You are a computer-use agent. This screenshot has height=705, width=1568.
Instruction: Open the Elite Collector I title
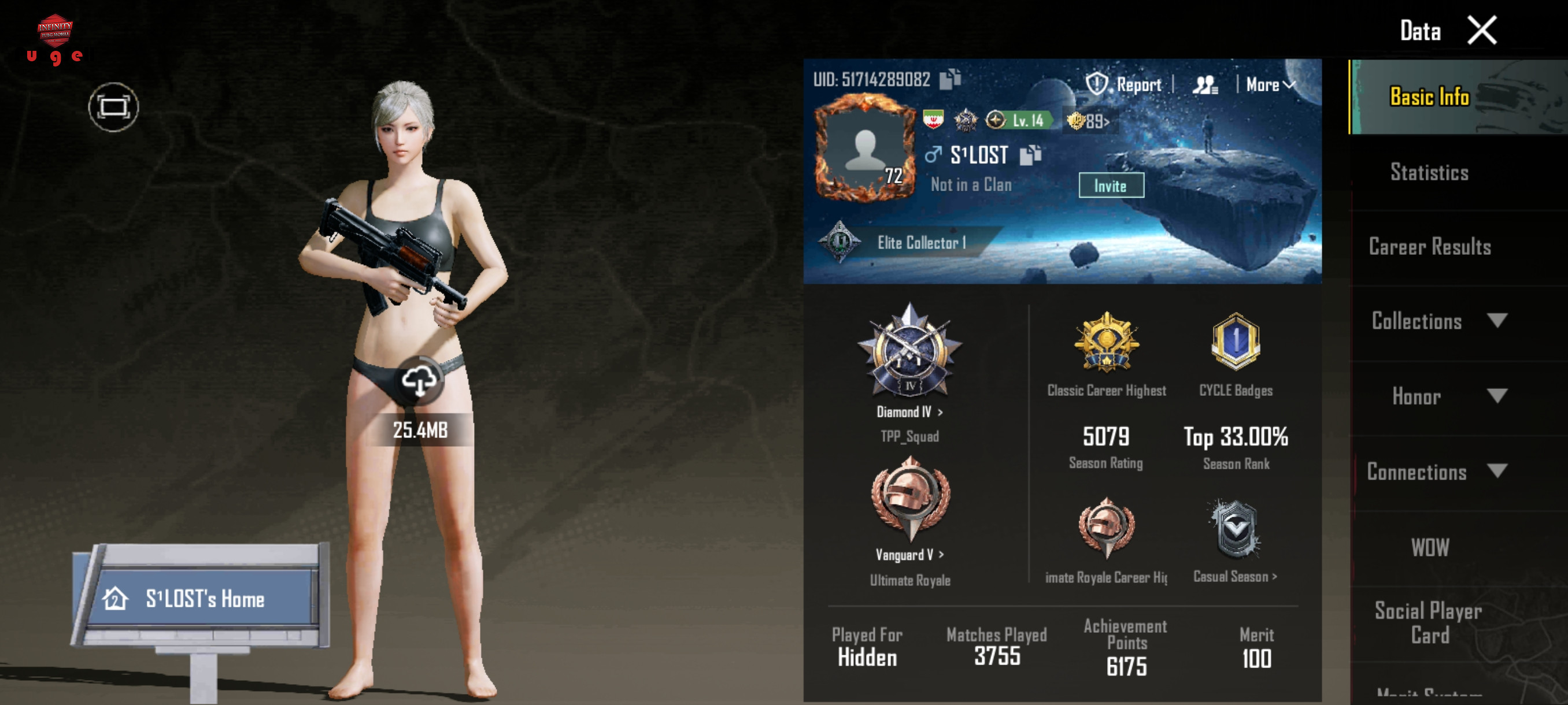(x=919, y=243)
